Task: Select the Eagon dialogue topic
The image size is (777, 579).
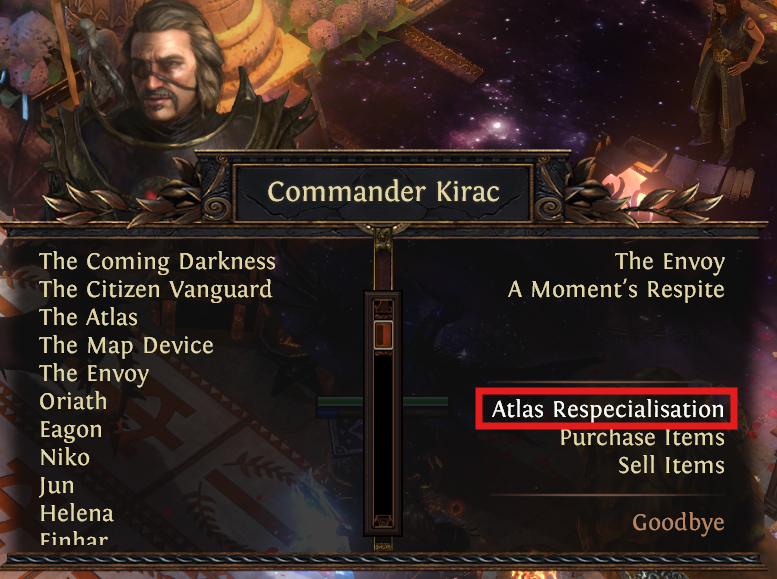Action: [x=71, y=430]
